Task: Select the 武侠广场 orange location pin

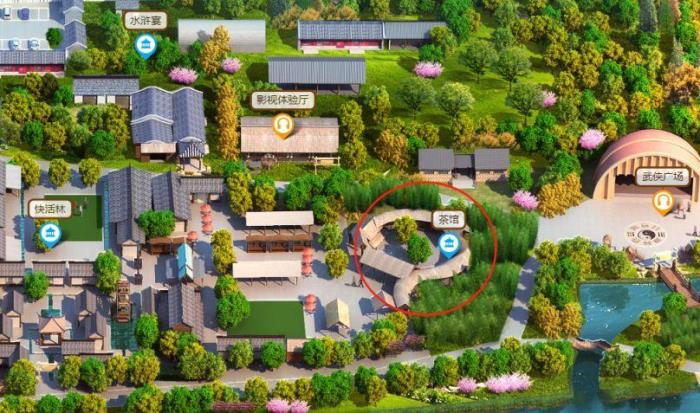Action: [x=662, y=201]
